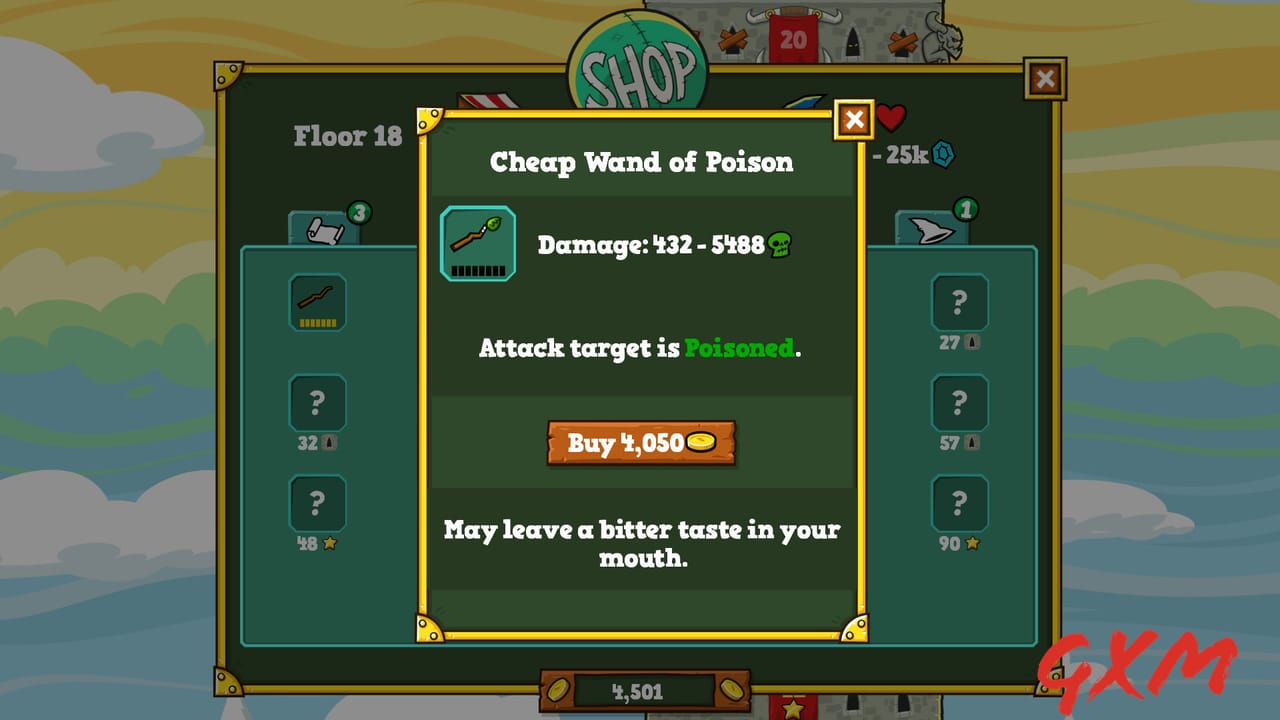Close the Cheap Wand of Poison popup
The height and width of the screenshot is (720, 1280).
(x=855, y=119)
